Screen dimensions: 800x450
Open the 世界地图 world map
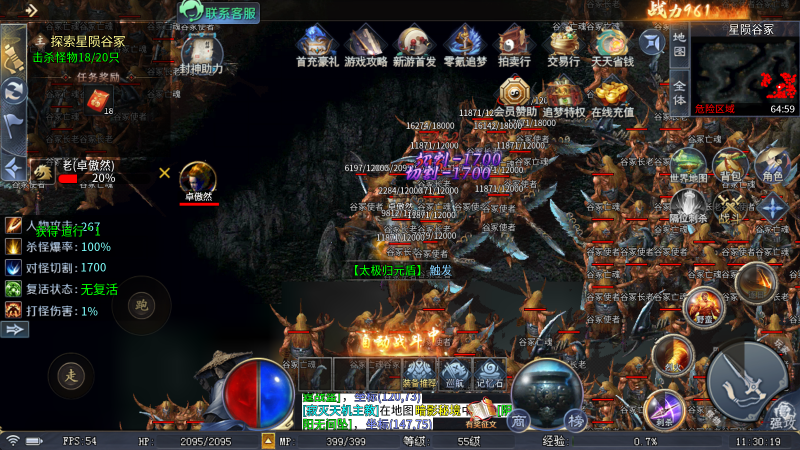pos(688,165)
